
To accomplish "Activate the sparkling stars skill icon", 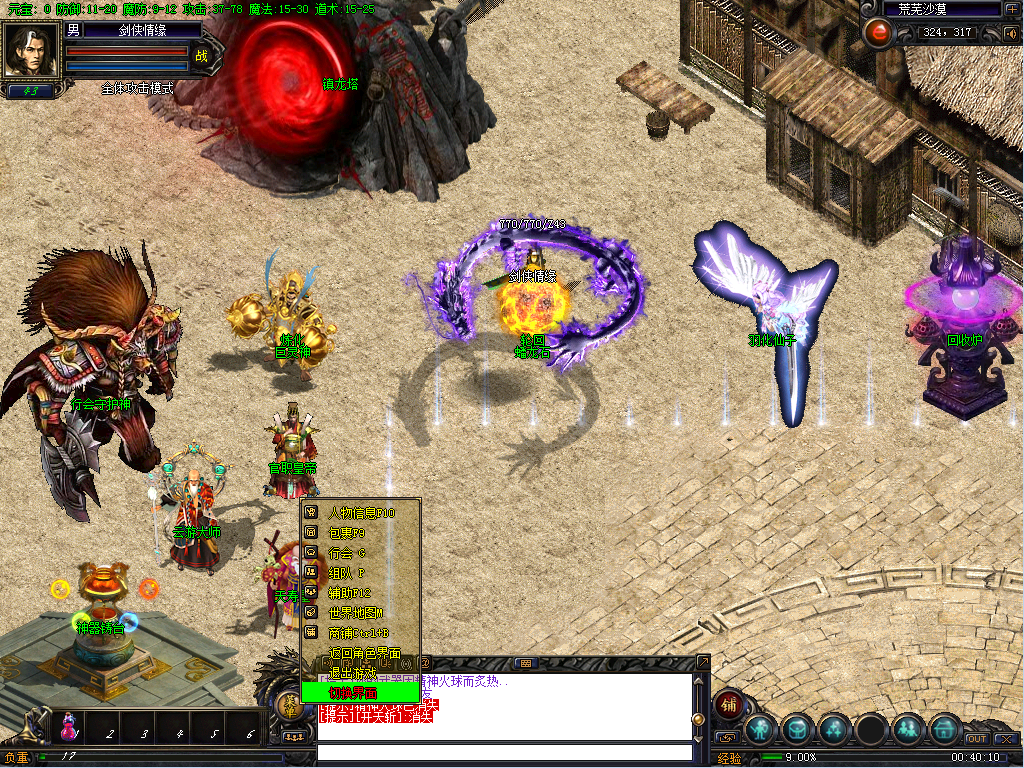I will [835, 729].
